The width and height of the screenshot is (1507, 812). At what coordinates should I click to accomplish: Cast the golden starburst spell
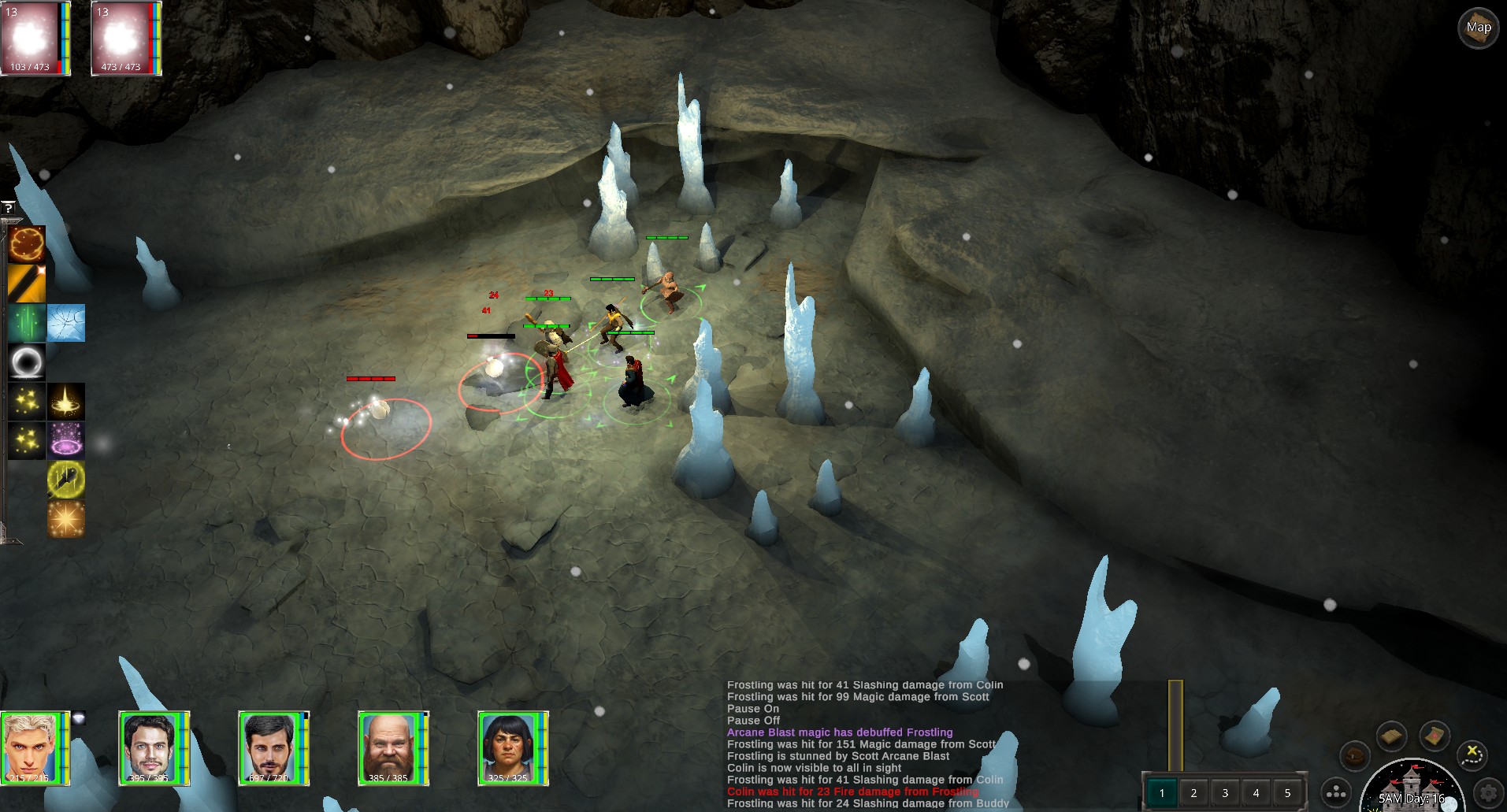(66, 518)
